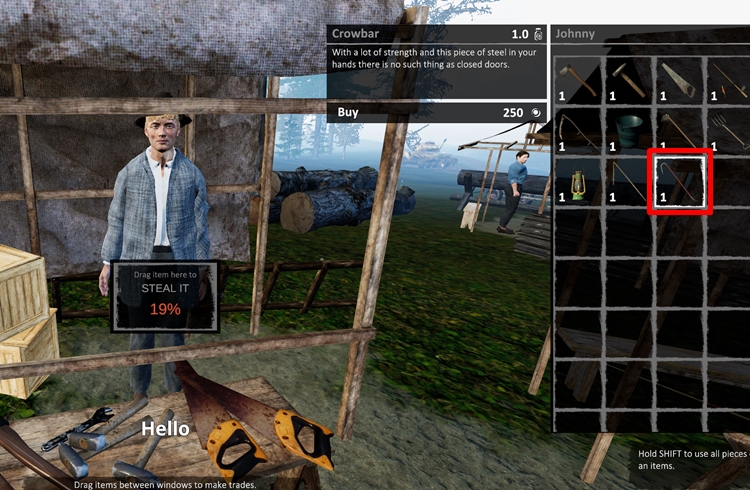This screenshot has width=750, height=490.
Task: Choose the hoe item slot
Action: click(x=679, y=131)
